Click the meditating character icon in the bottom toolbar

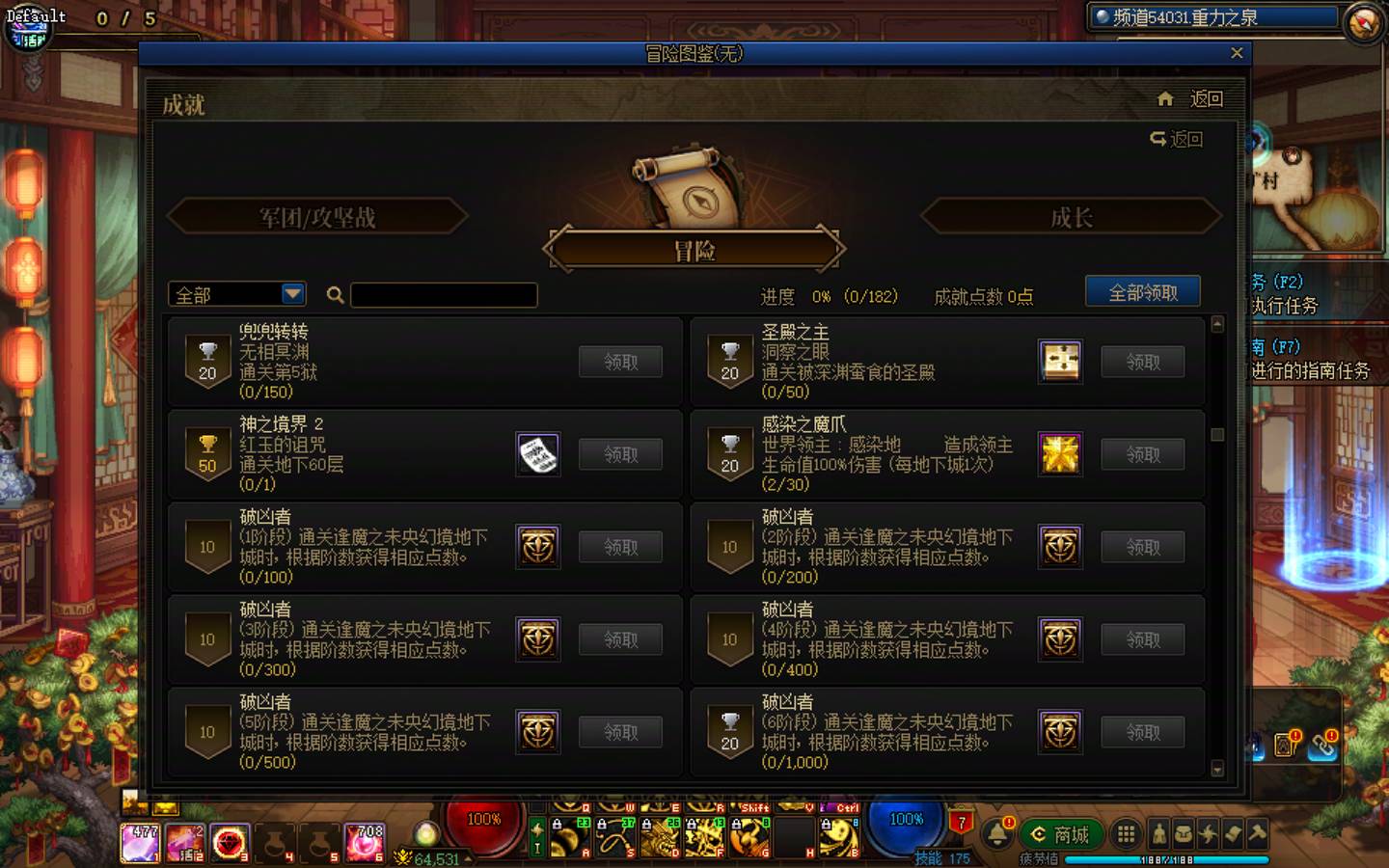click(1159, 833)
